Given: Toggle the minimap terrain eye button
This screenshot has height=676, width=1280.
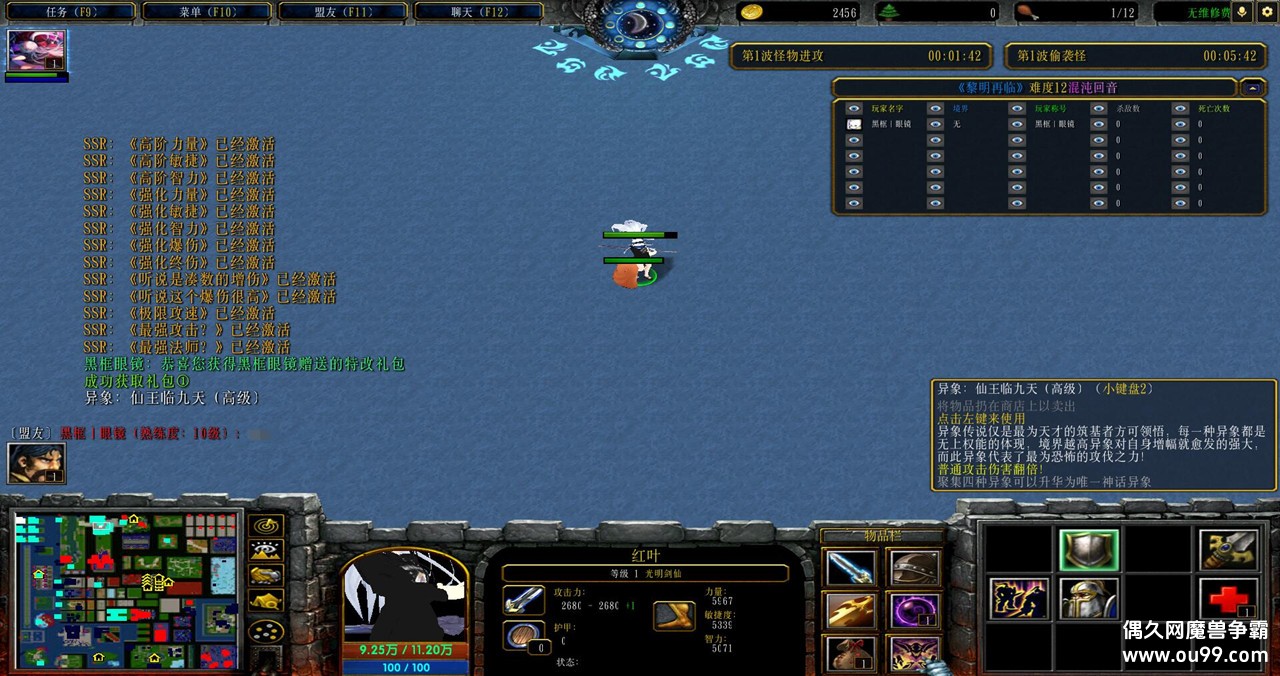Looking at the screenshot, I should (266, 551).
